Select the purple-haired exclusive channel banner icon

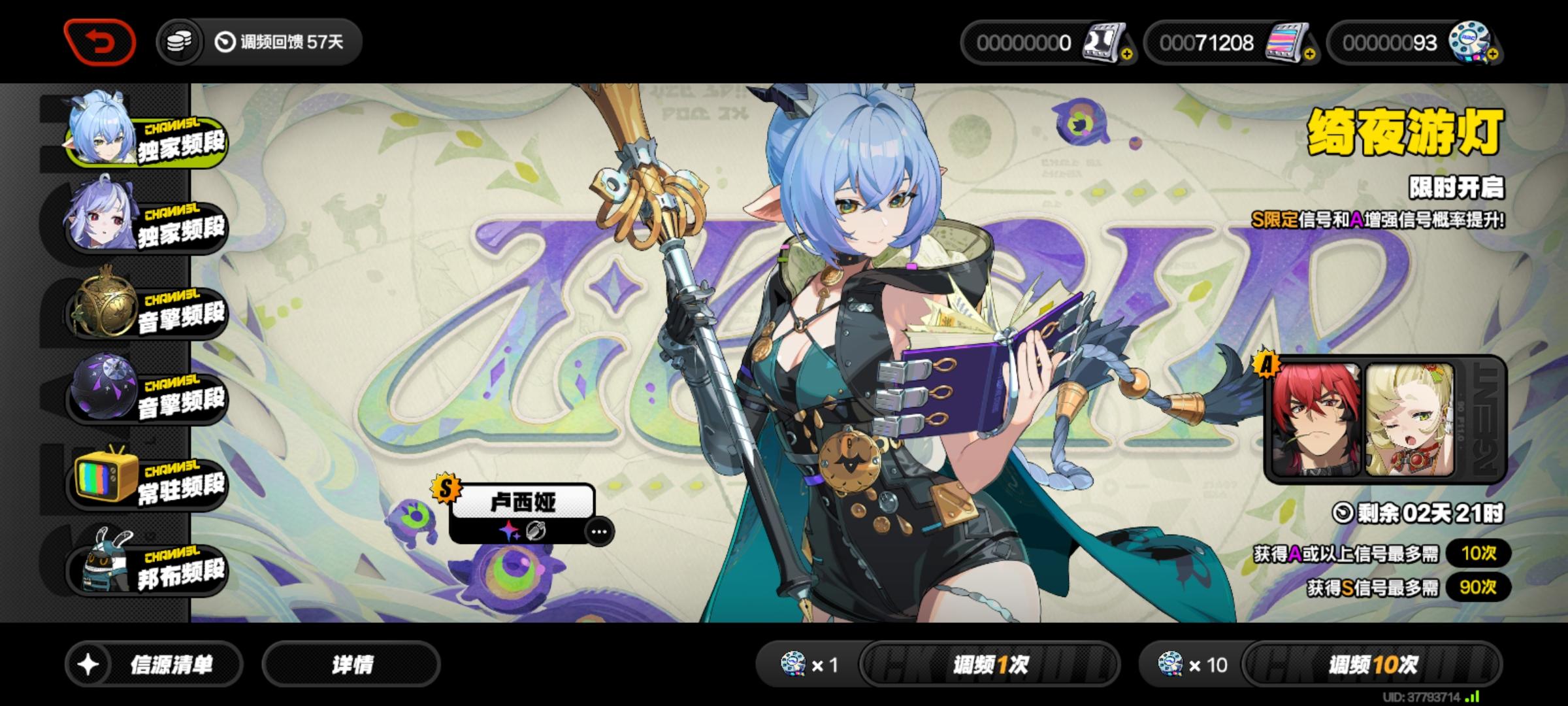[x=105, y=216]
